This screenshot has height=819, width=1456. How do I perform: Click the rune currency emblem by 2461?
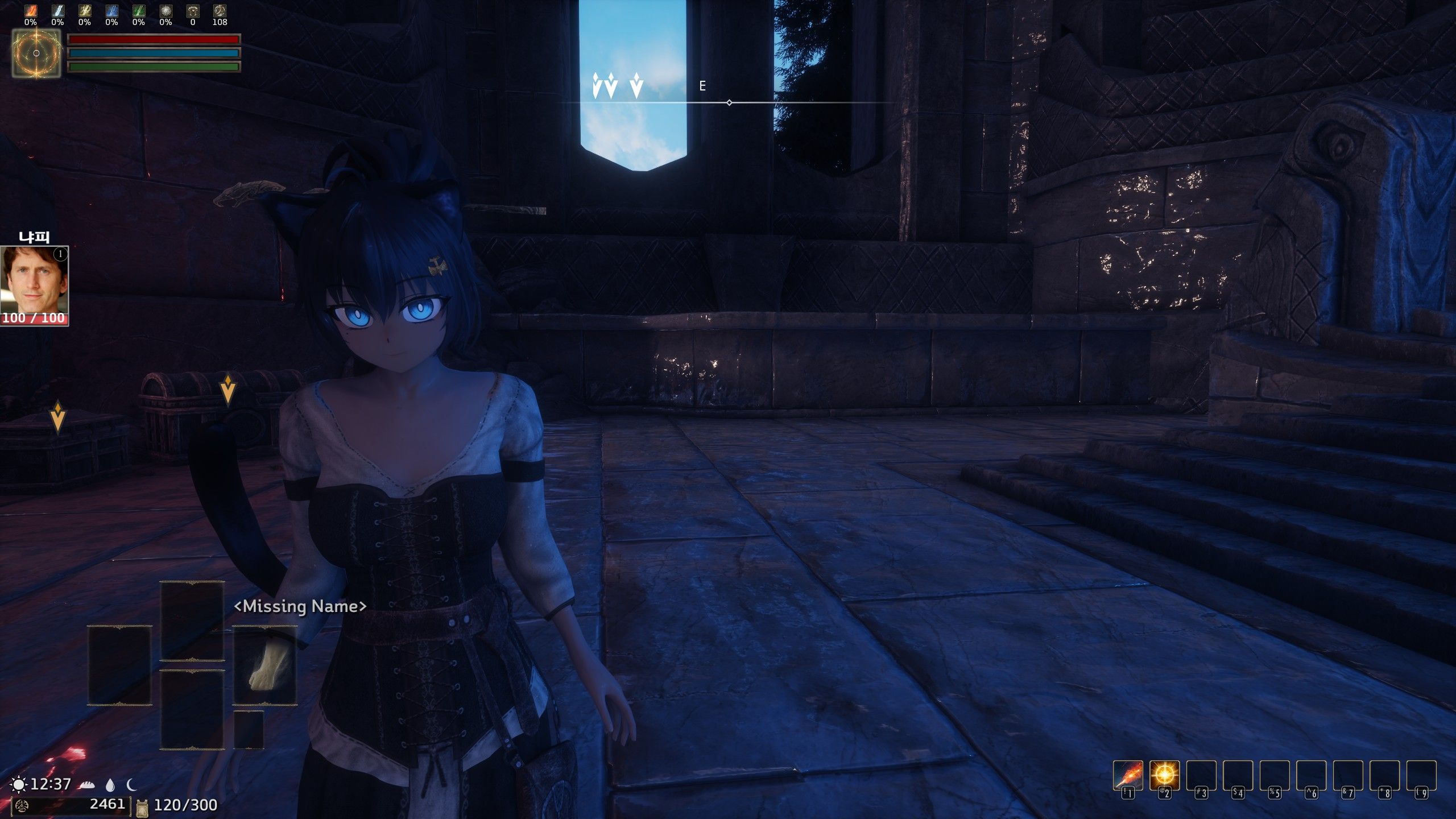pos(23,805)
